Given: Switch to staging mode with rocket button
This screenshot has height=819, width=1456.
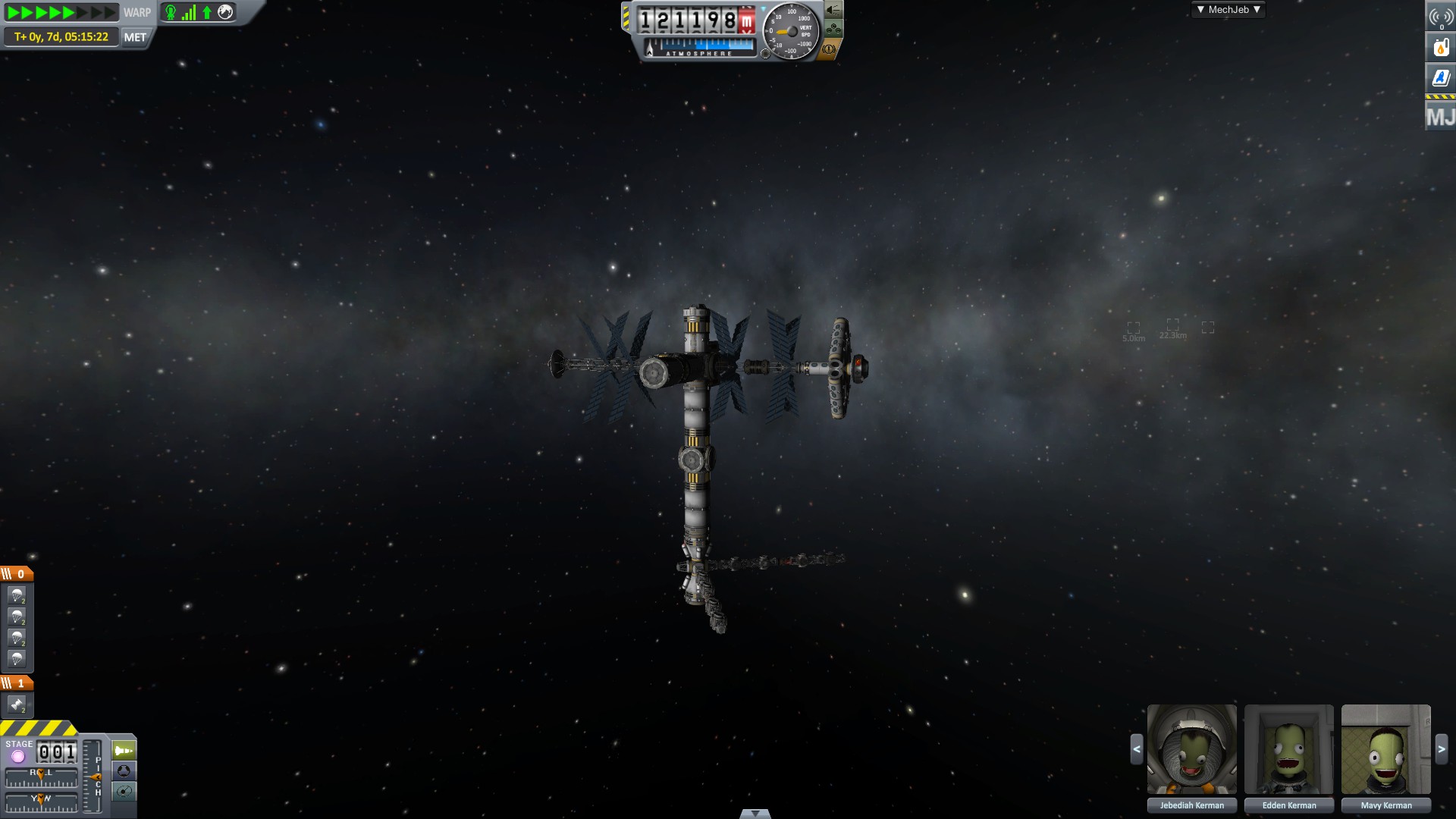Looking at the screenshot, I should click(x=124, y=751).
